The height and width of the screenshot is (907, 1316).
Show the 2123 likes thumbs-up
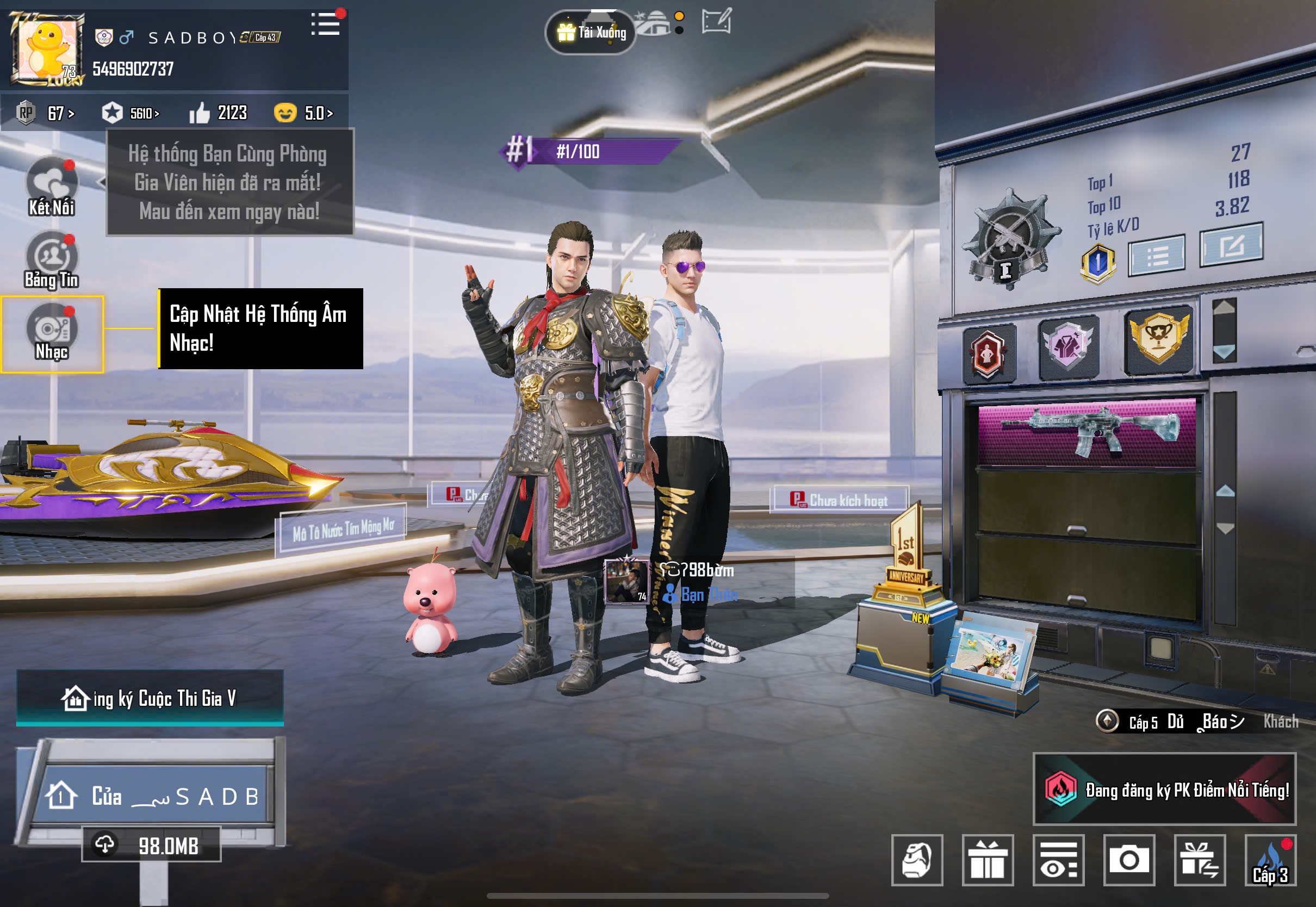coord(219,113)
